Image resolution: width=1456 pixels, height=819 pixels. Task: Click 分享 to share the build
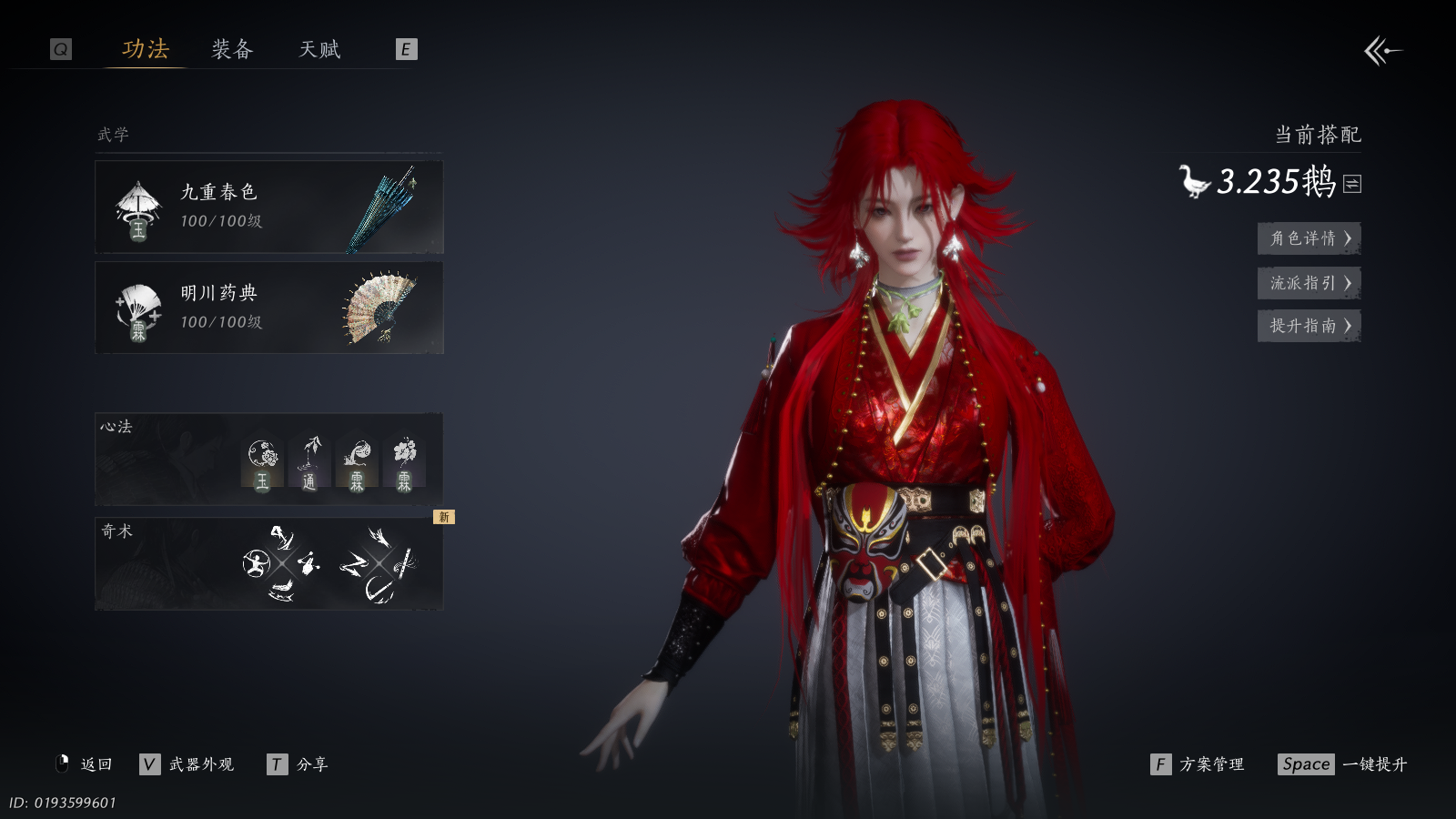(298, 764)
